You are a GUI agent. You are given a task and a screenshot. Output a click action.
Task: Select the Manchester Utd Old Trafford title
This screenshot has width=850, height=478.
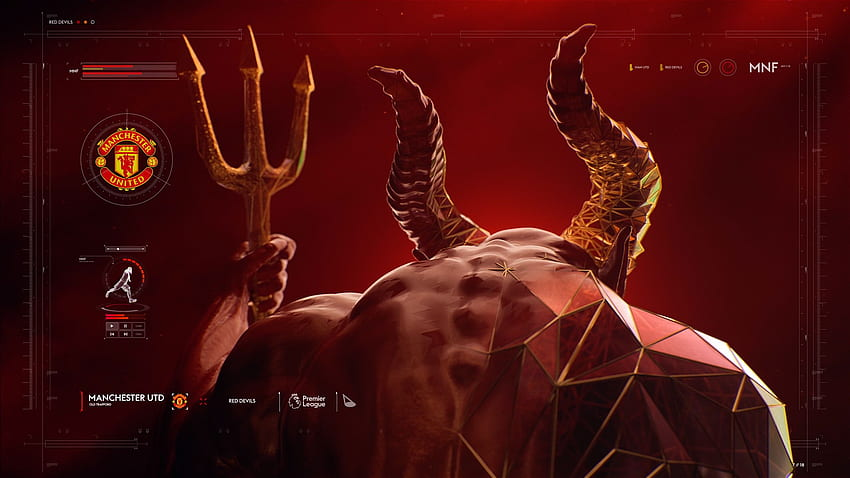[x=125, y=400]
